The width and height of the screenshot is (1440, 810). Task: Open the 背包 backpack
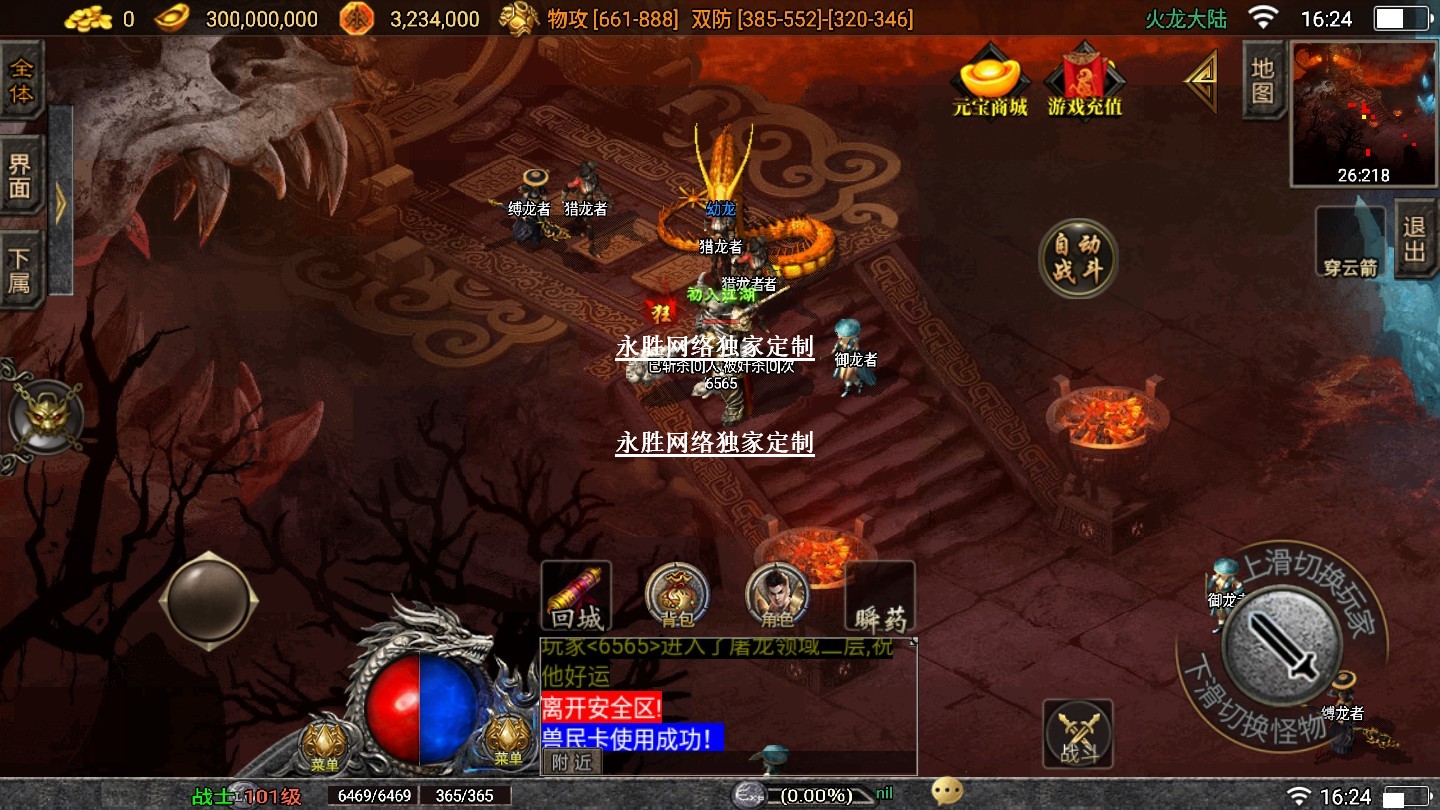pyautogui.click(x=677, y=595)
